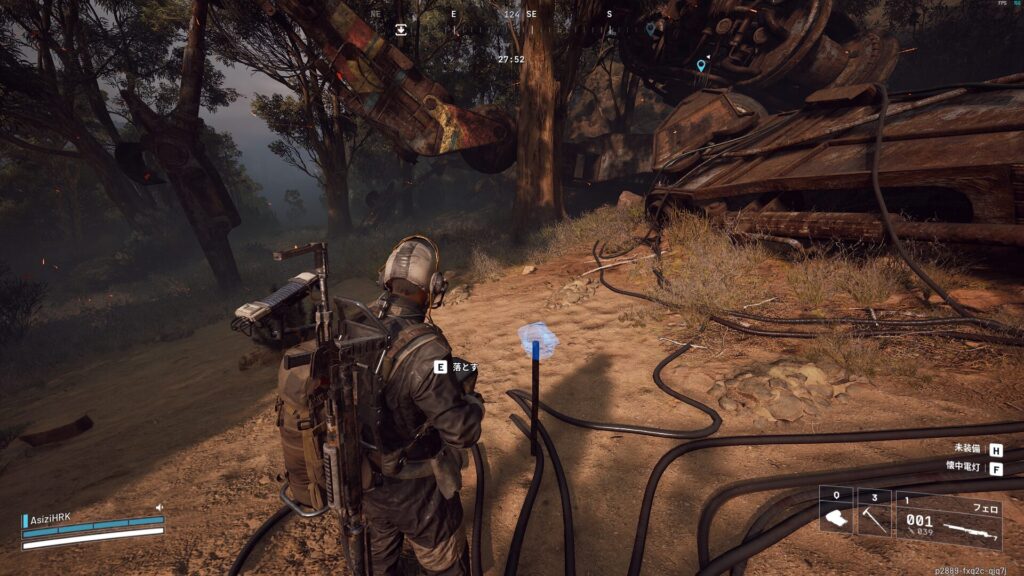Select the bandage item slot
This screenshot has width=1024, height=576.
click(x=836, y=512)
